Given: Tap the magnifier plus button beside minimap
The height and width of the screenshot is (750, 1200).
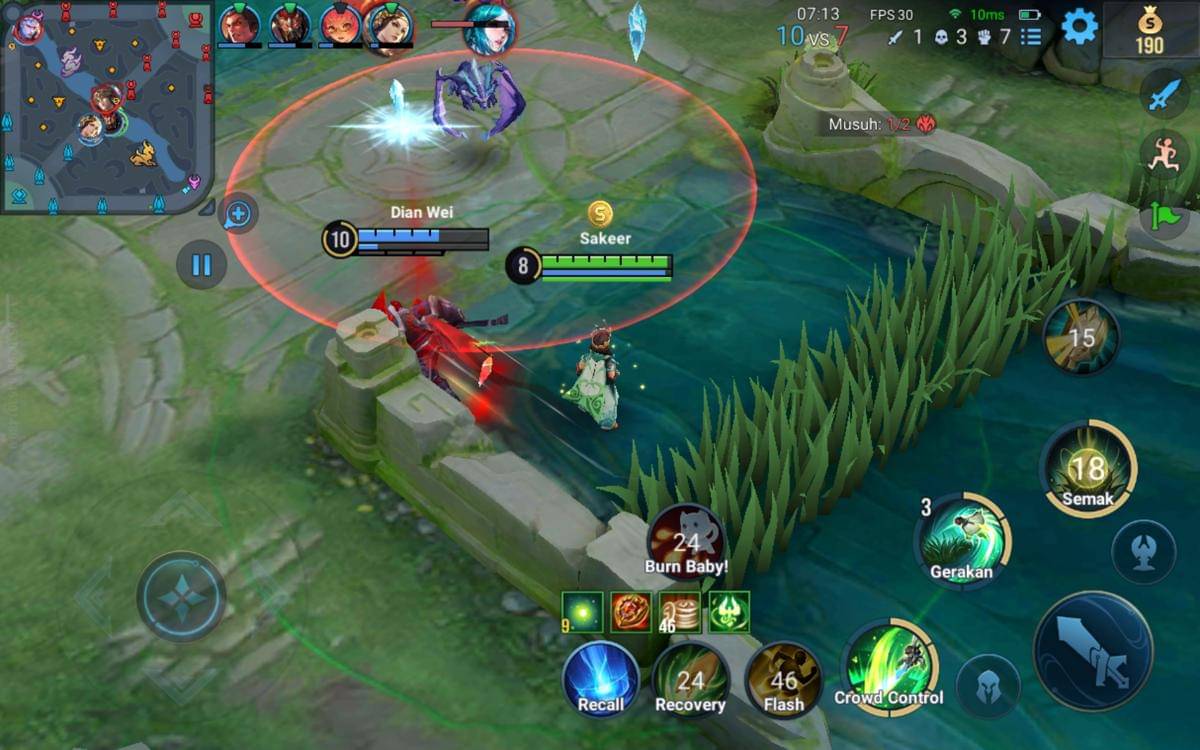Looking at the screenshot, I should [x=238, y=213].
